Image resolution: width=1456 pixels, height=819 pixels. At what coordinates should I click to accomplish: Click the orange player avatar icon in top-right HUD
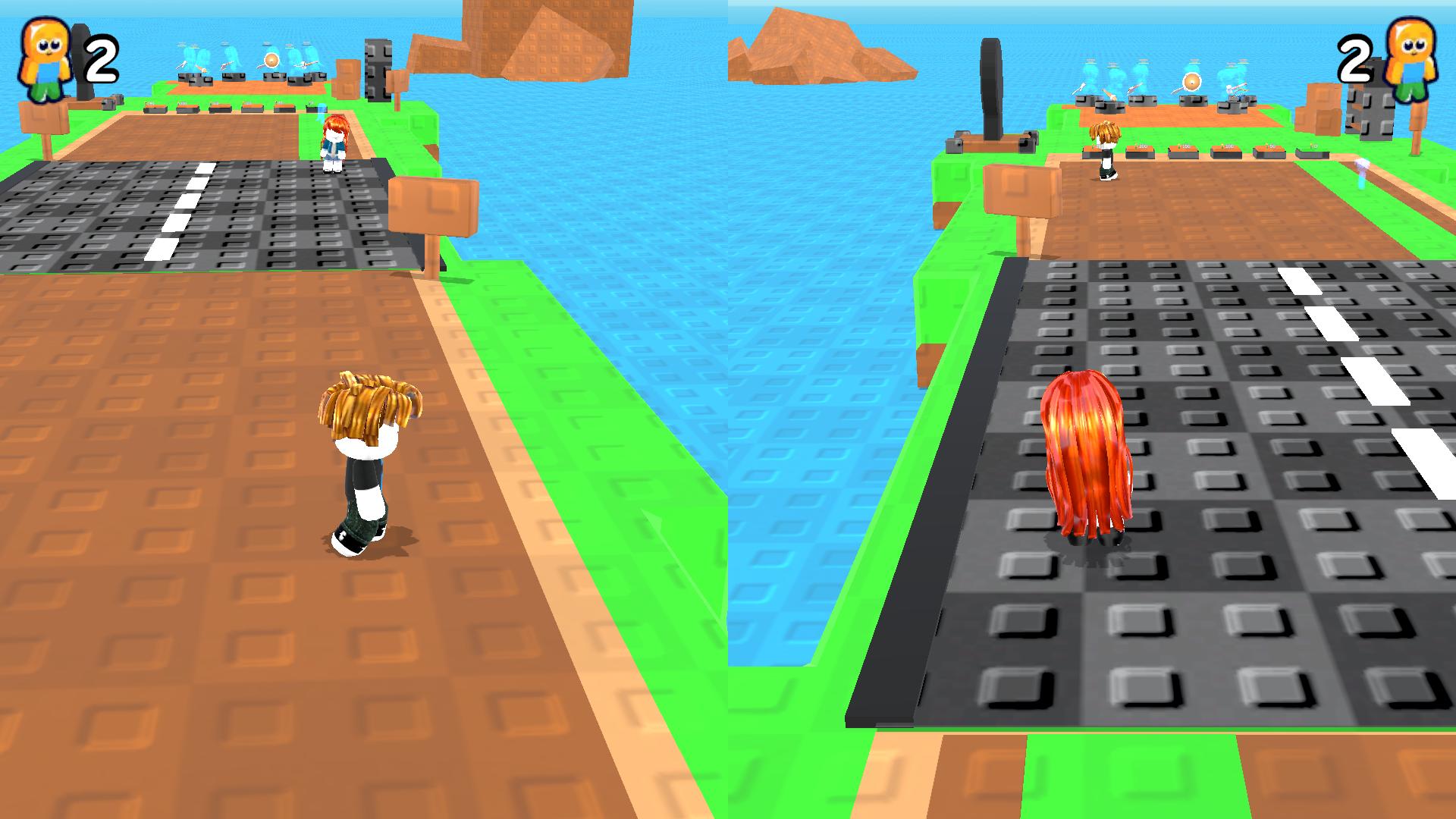coord(1414,57)
